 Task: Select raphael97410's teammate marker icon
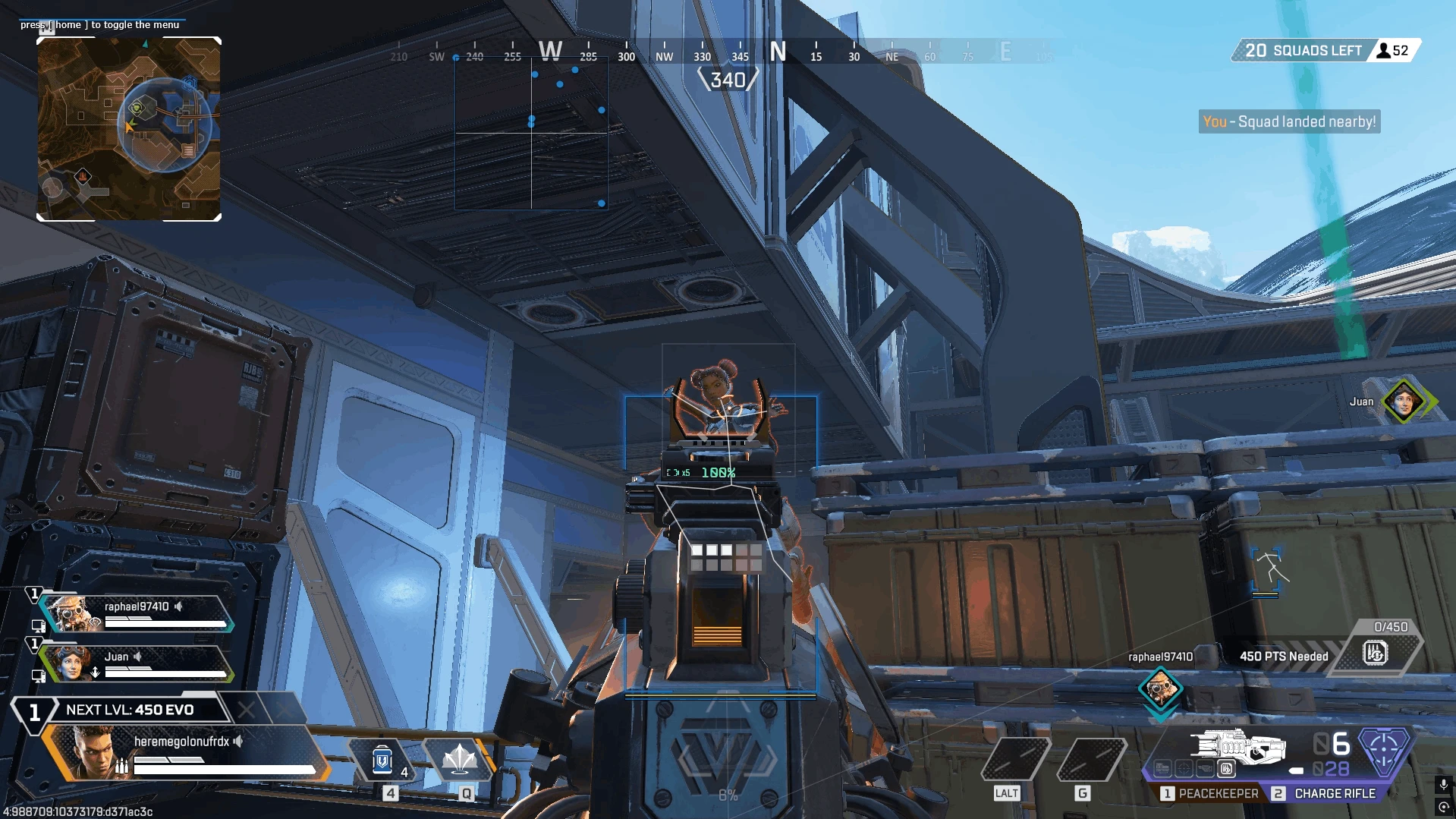(1159, 689)
